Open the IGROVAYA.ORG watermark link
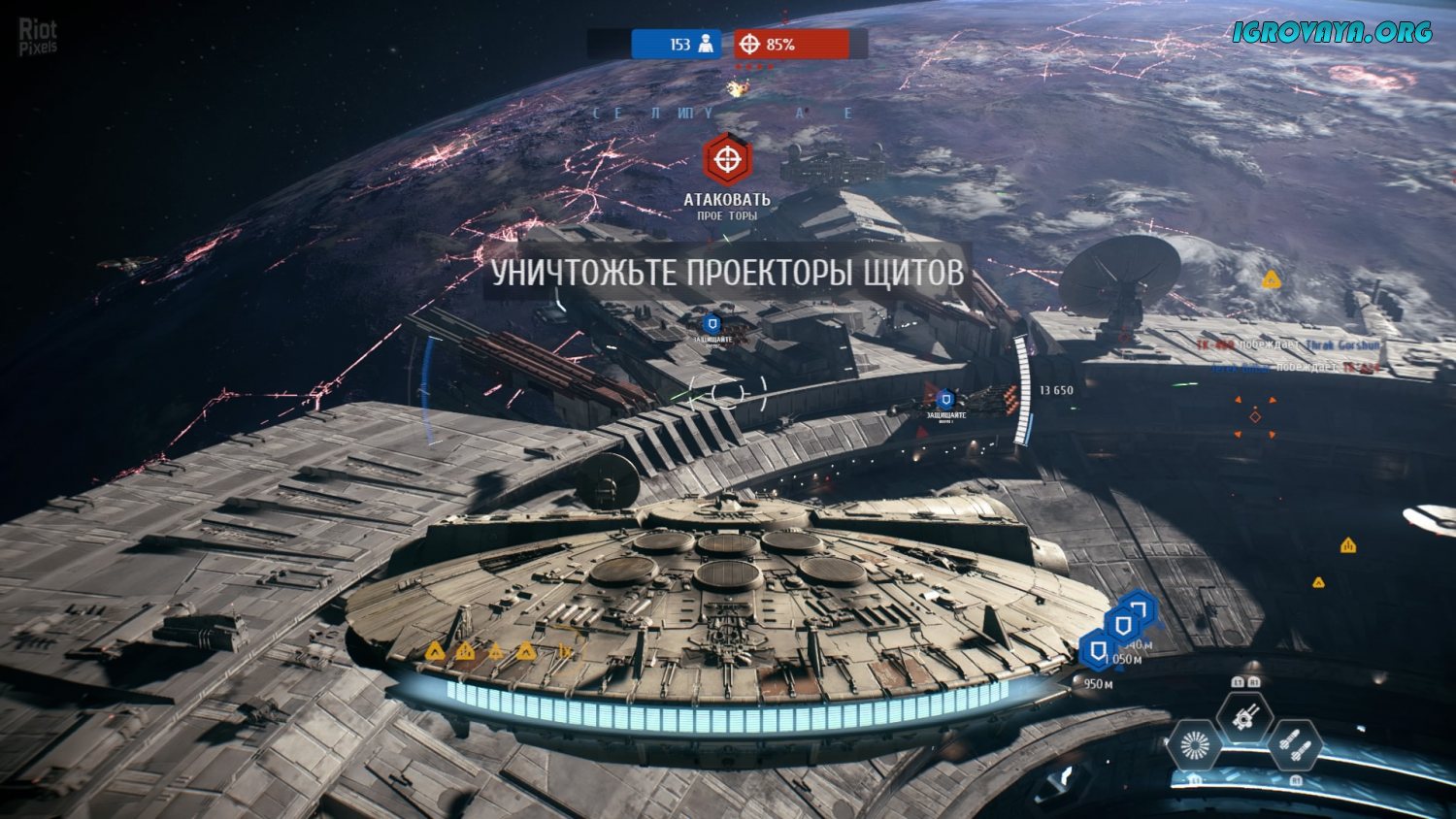Screen dimensions: 1456x819 1332,32
